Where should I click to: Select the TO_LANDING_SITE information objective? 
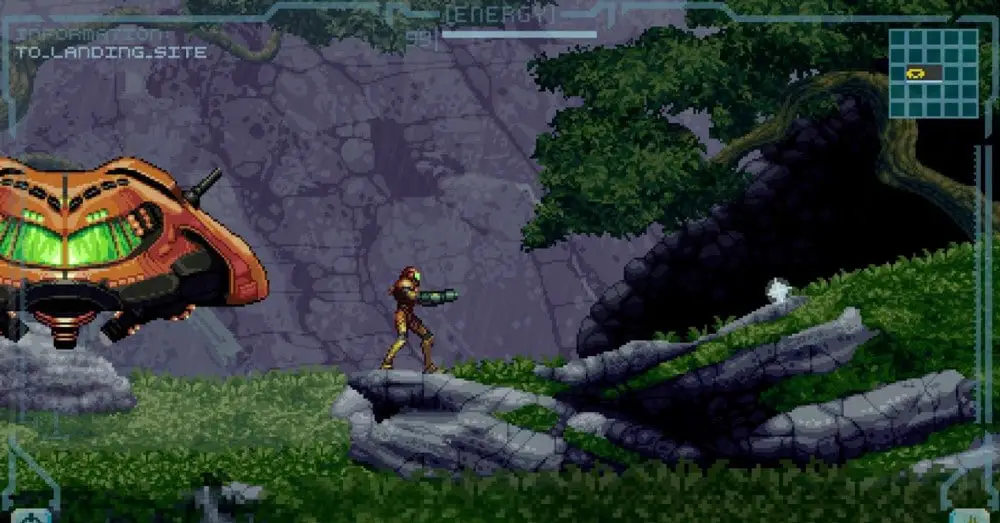pos(112,52)
